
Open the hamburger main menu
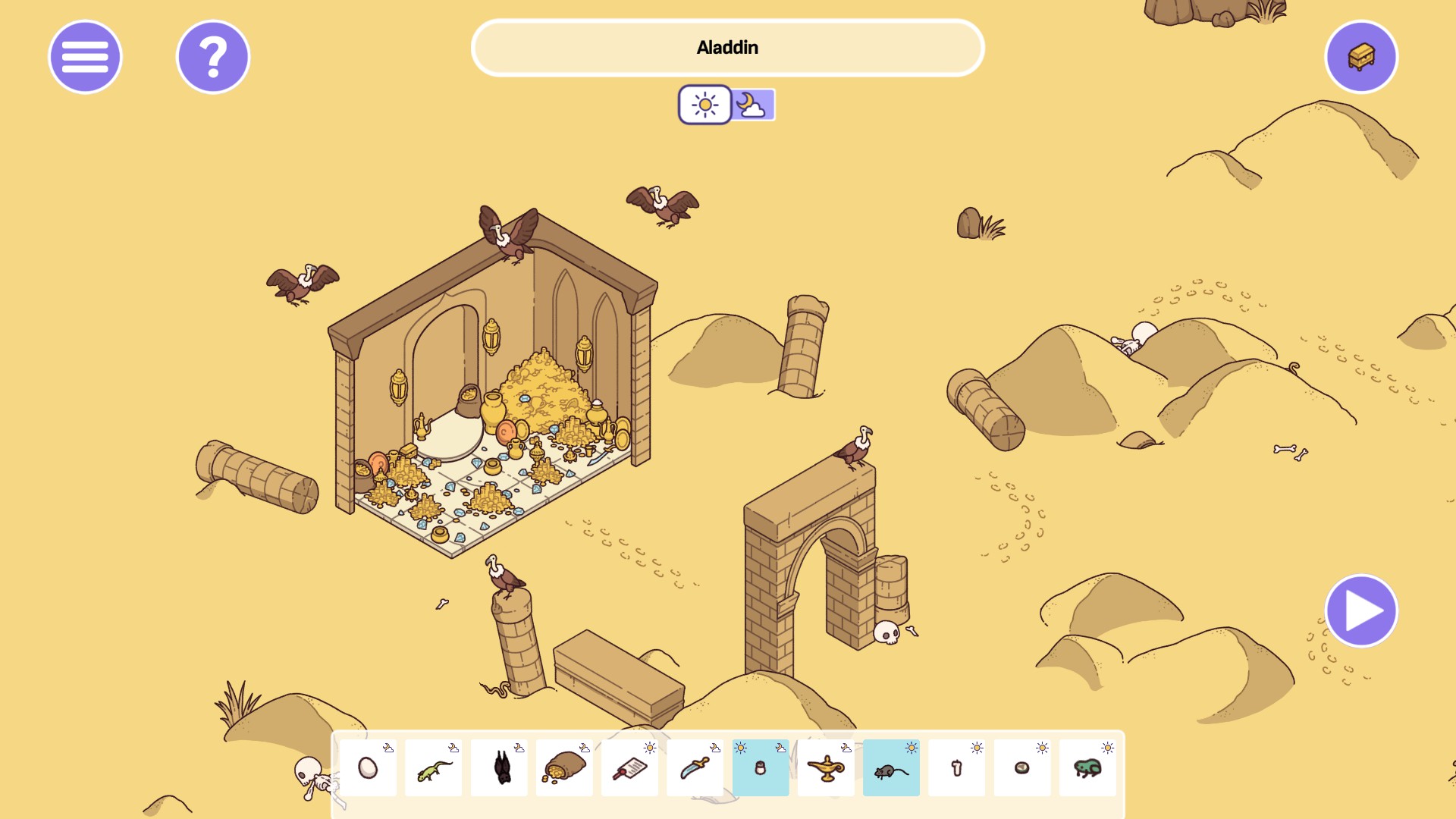pos(85,57)
